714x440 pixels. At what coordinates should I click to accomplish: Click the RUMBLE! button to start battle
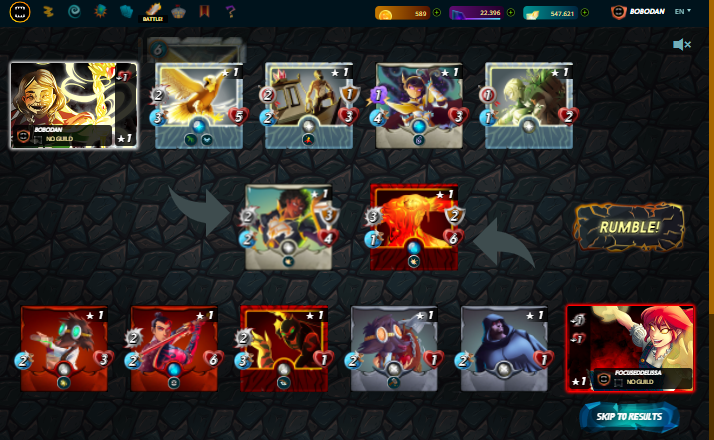click(x=629, y=227)
